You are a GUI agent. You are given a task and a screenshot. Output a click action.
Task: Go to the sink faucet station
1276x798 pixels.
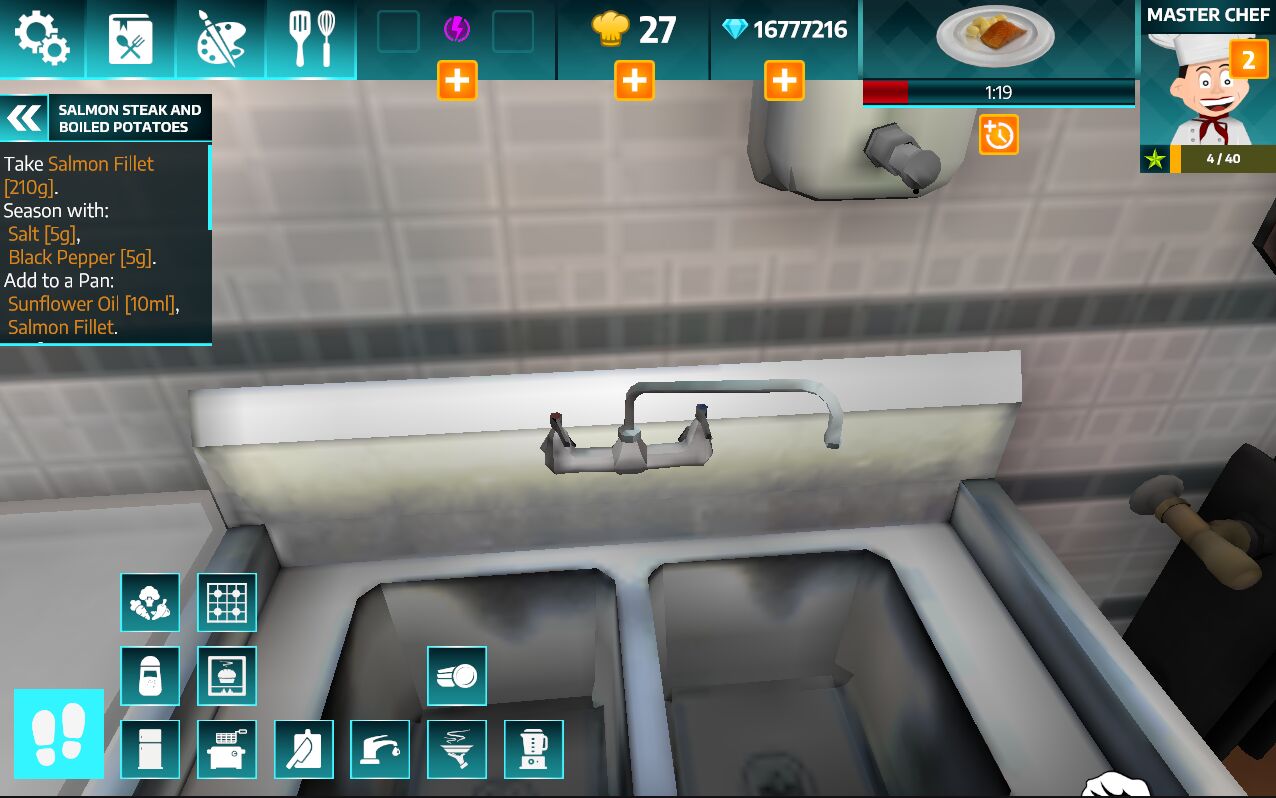pyautogui.click(x=380, y=749)
